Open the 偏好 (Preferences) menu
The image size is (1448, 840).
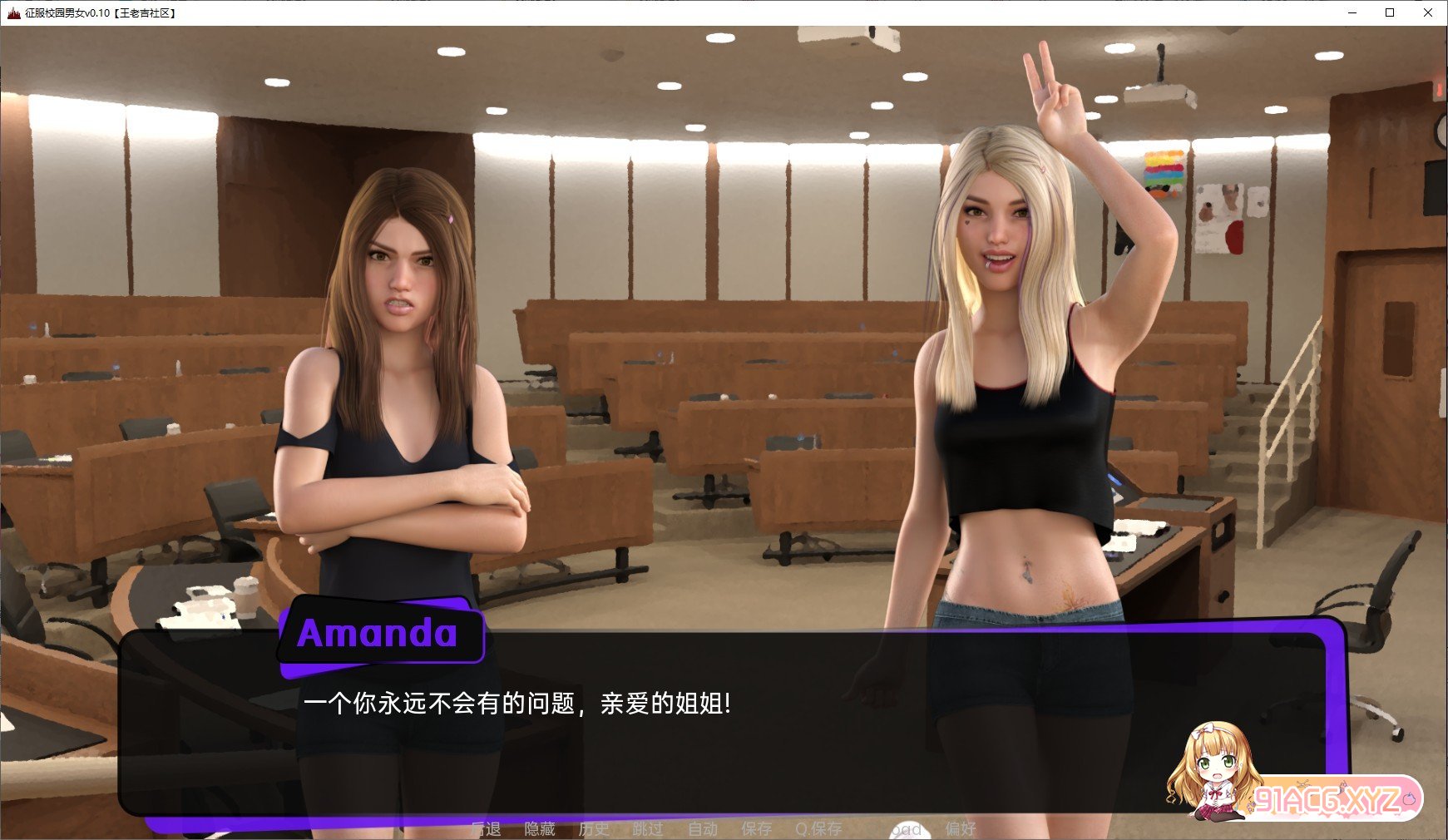(x=961, y=829)
